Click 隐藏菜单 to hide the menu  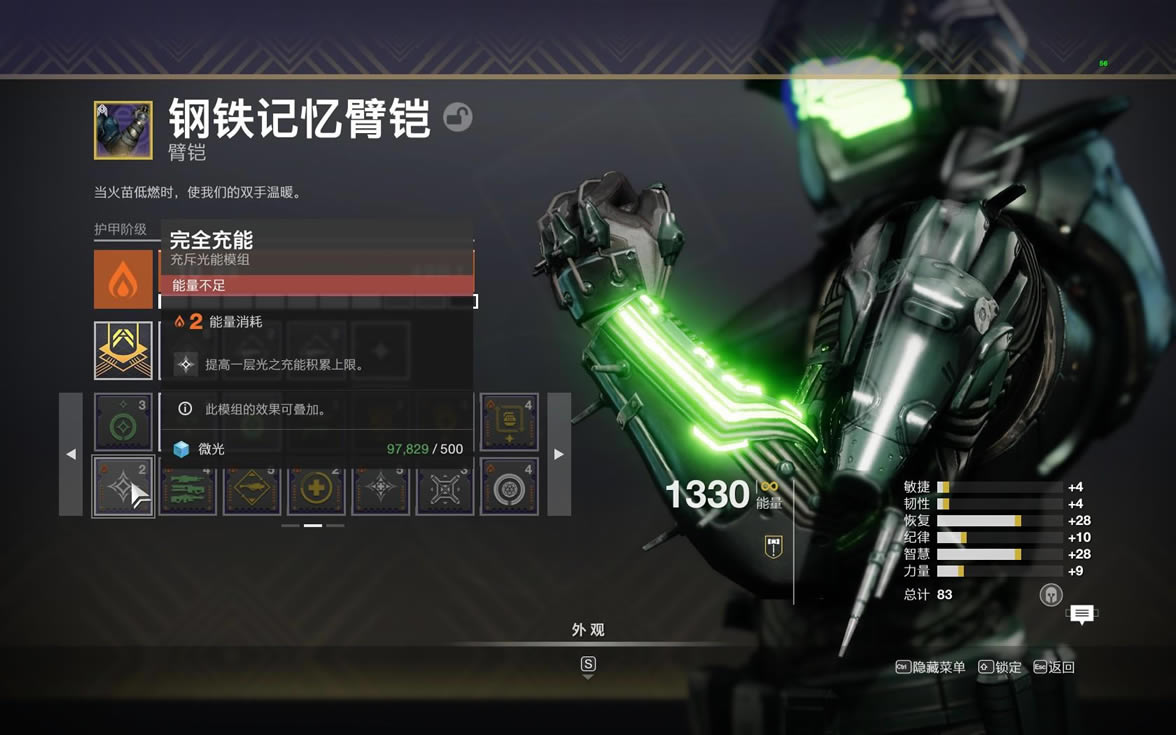(x=931, y=667)
